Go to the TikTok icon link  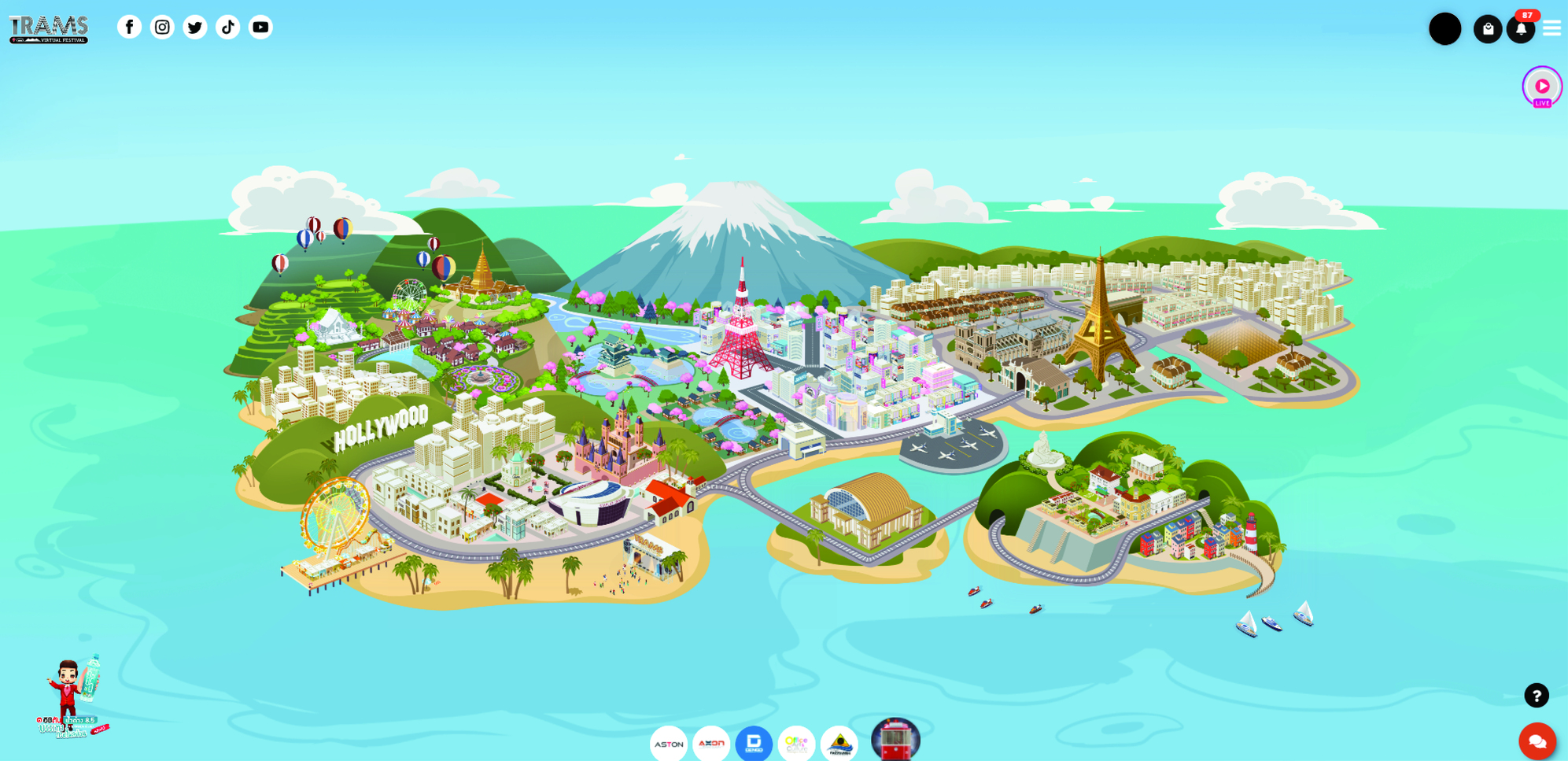tap(228, 28)
